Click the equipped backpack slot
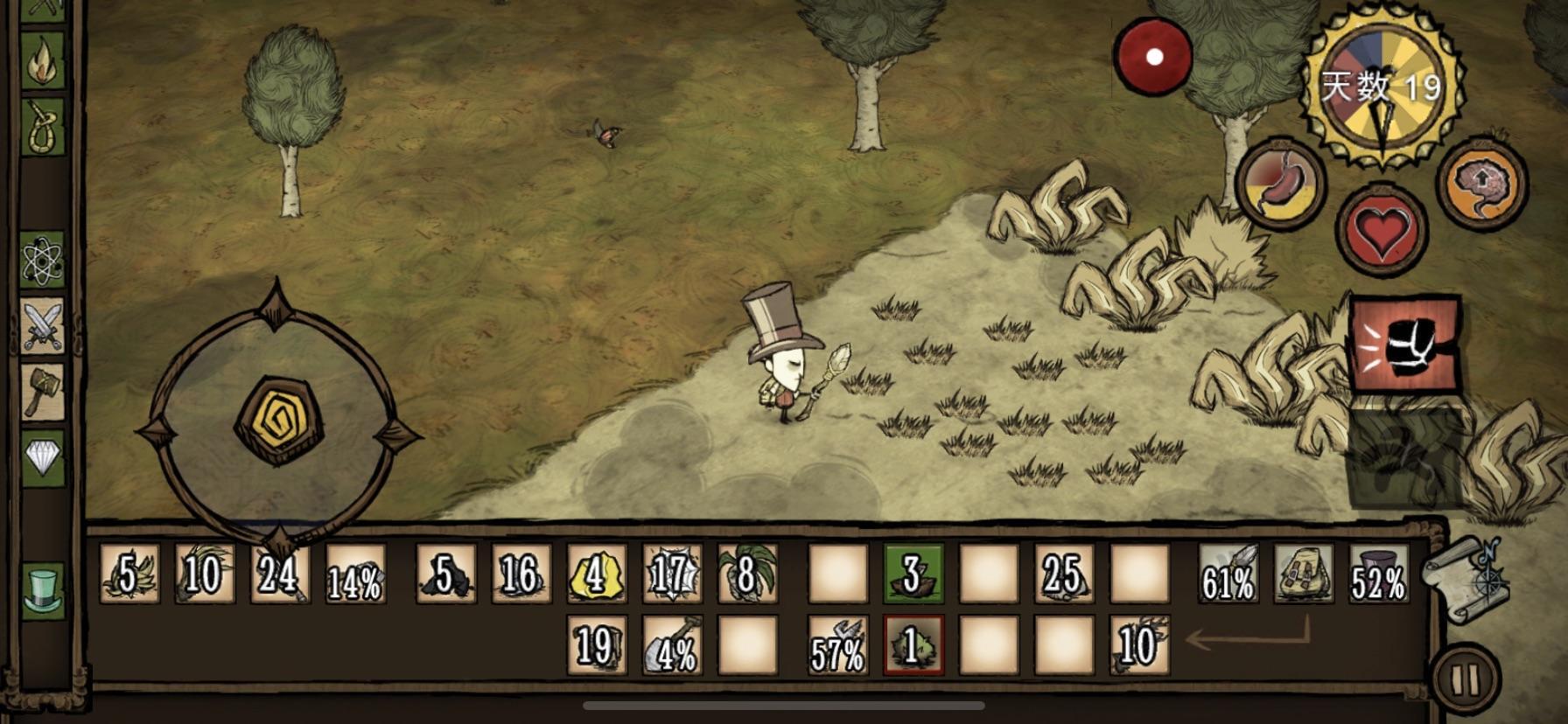 (1304, 574)
